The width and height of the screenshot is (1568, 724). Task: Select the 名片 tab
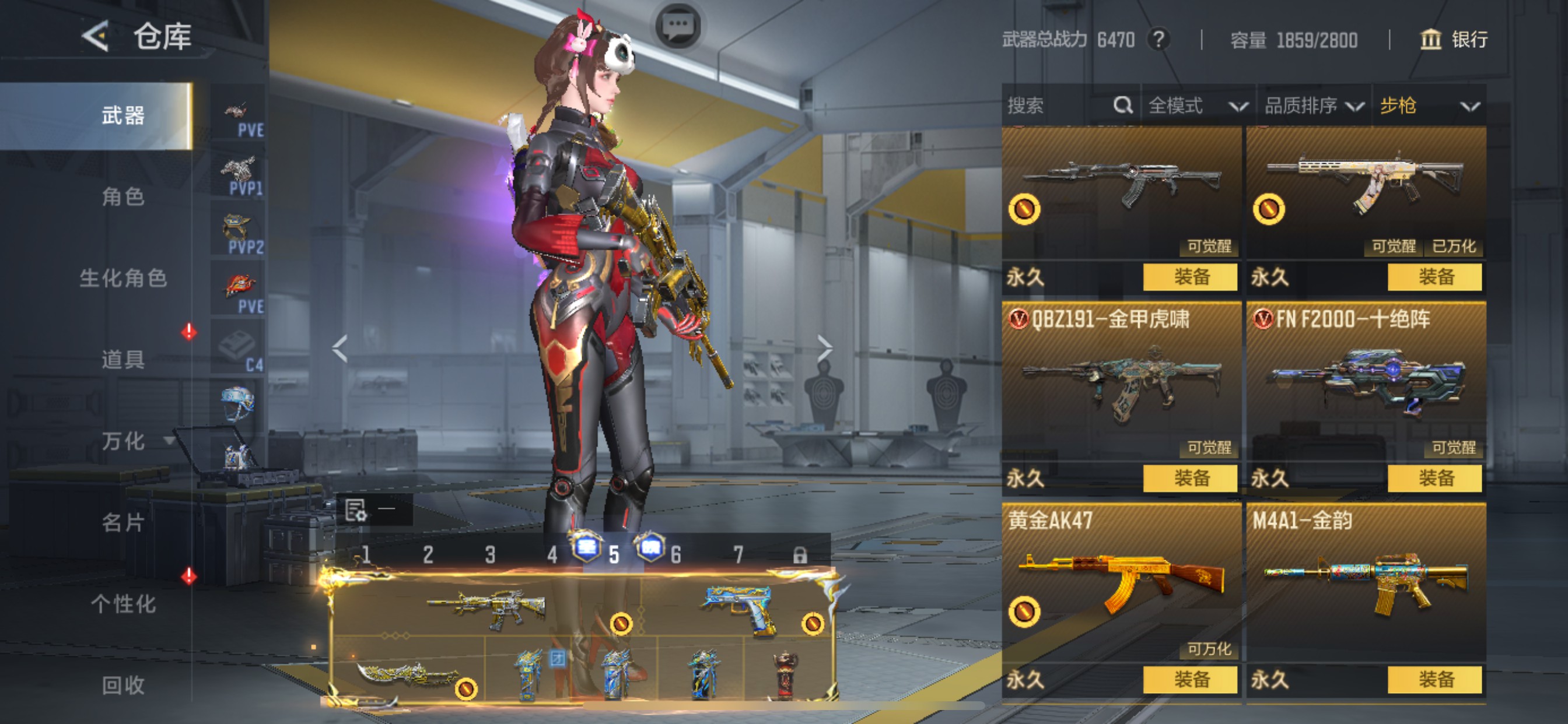coord(123,522)
